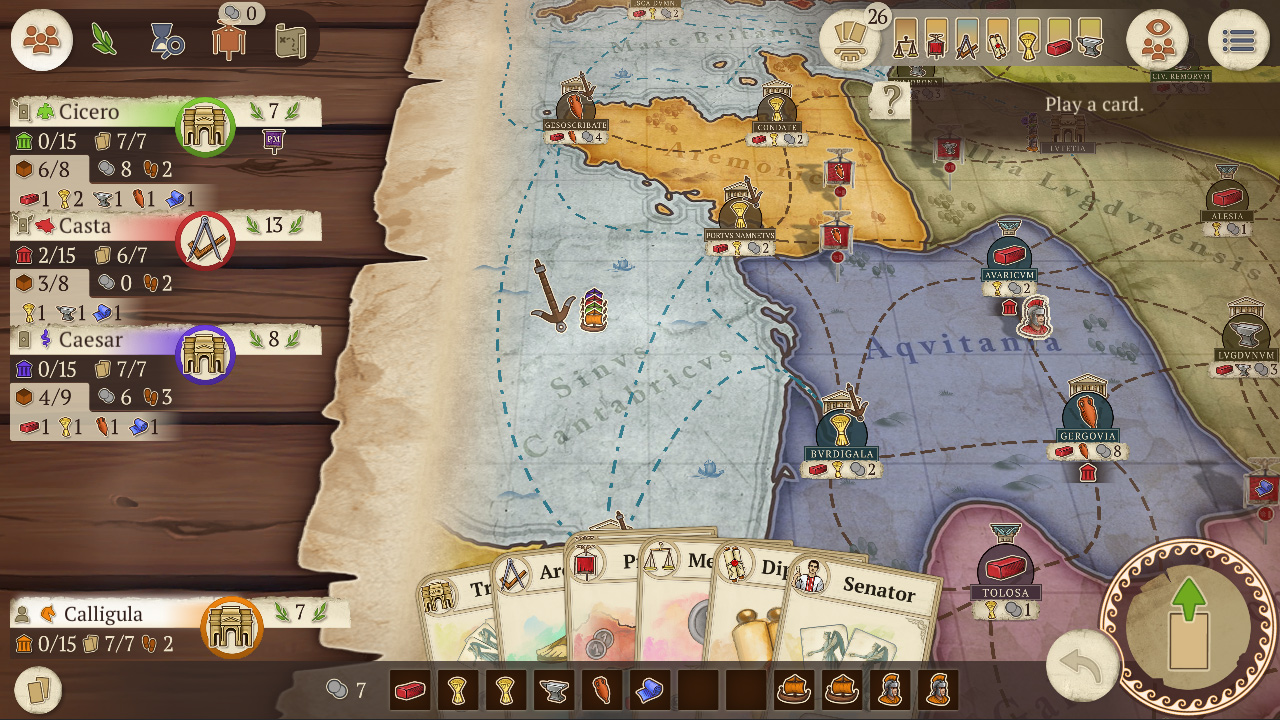Open the eye spectator view icon
Screen dimensions: 1280x720
[x=1160, y=41]
